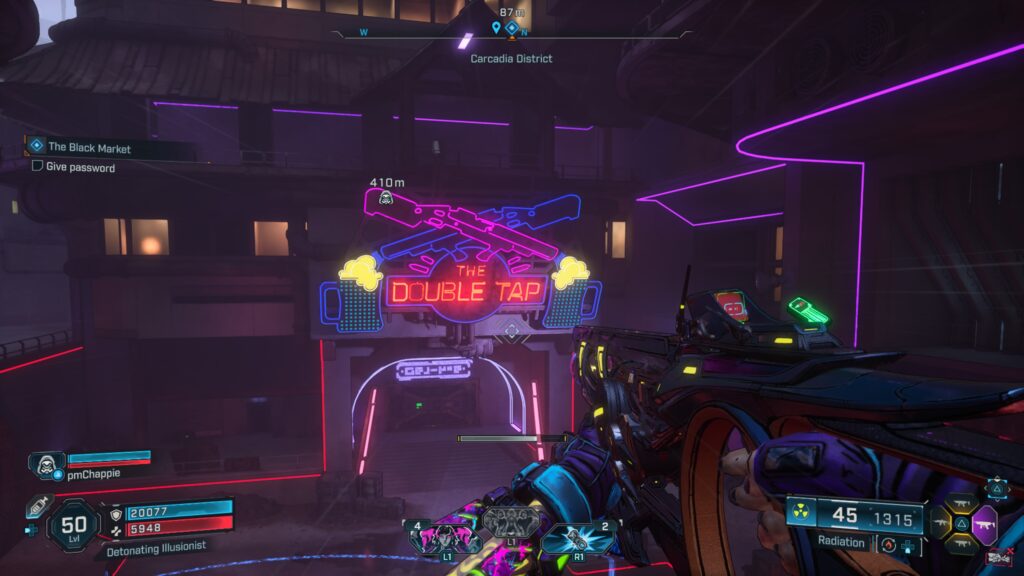Use the repkit syringe icon
The image size is (1024, 576).
(39, 507)
